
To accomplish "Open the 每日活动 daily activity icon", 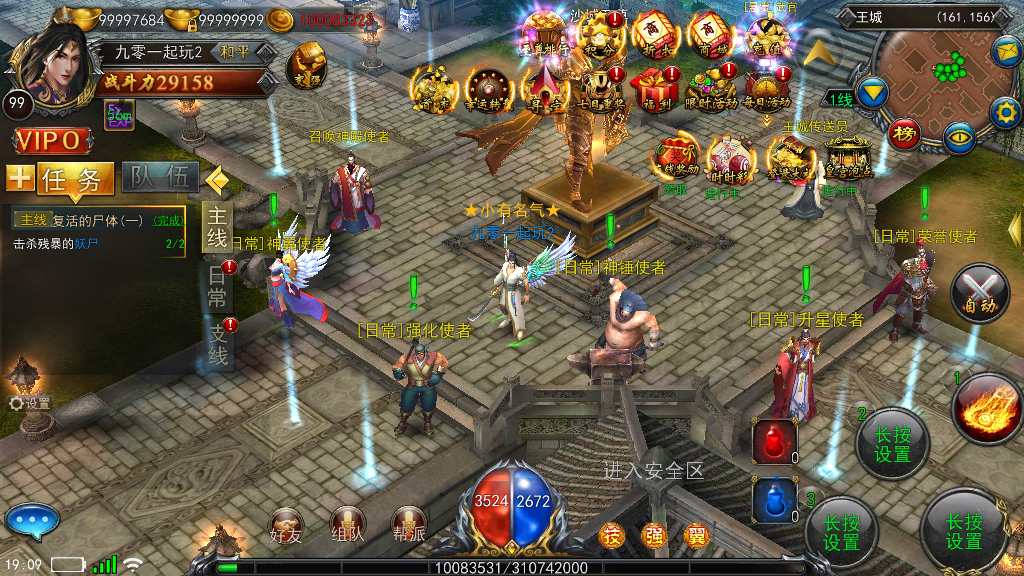I will point(767,88).
